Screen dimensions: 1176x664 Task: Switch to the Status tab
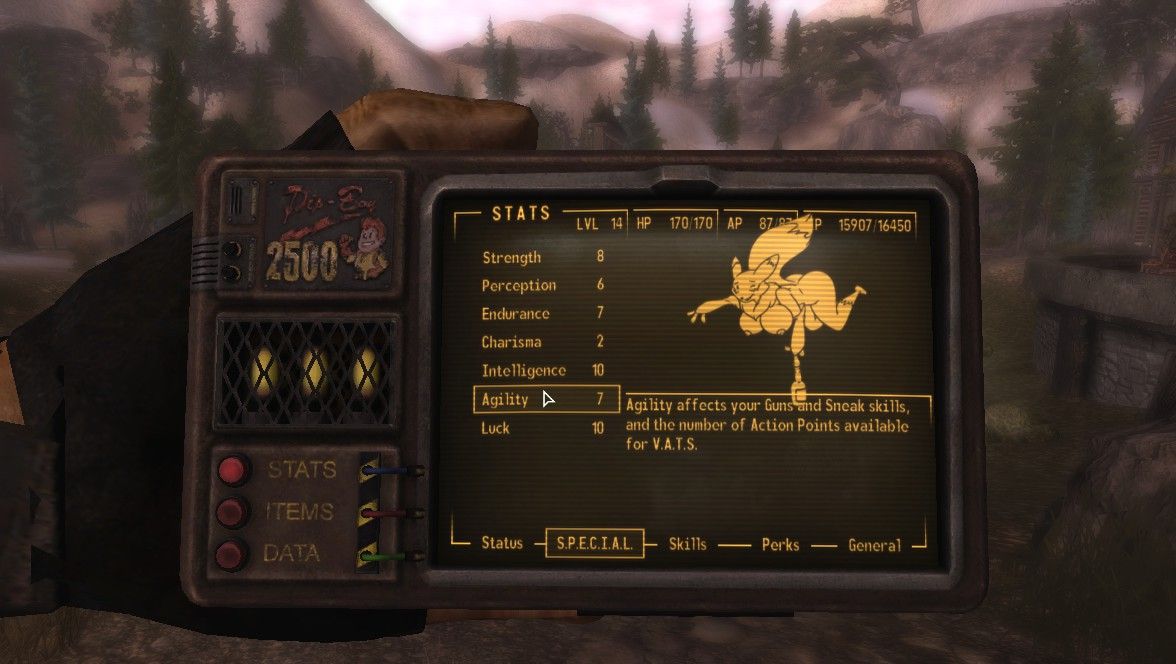[x=502, y=543]
